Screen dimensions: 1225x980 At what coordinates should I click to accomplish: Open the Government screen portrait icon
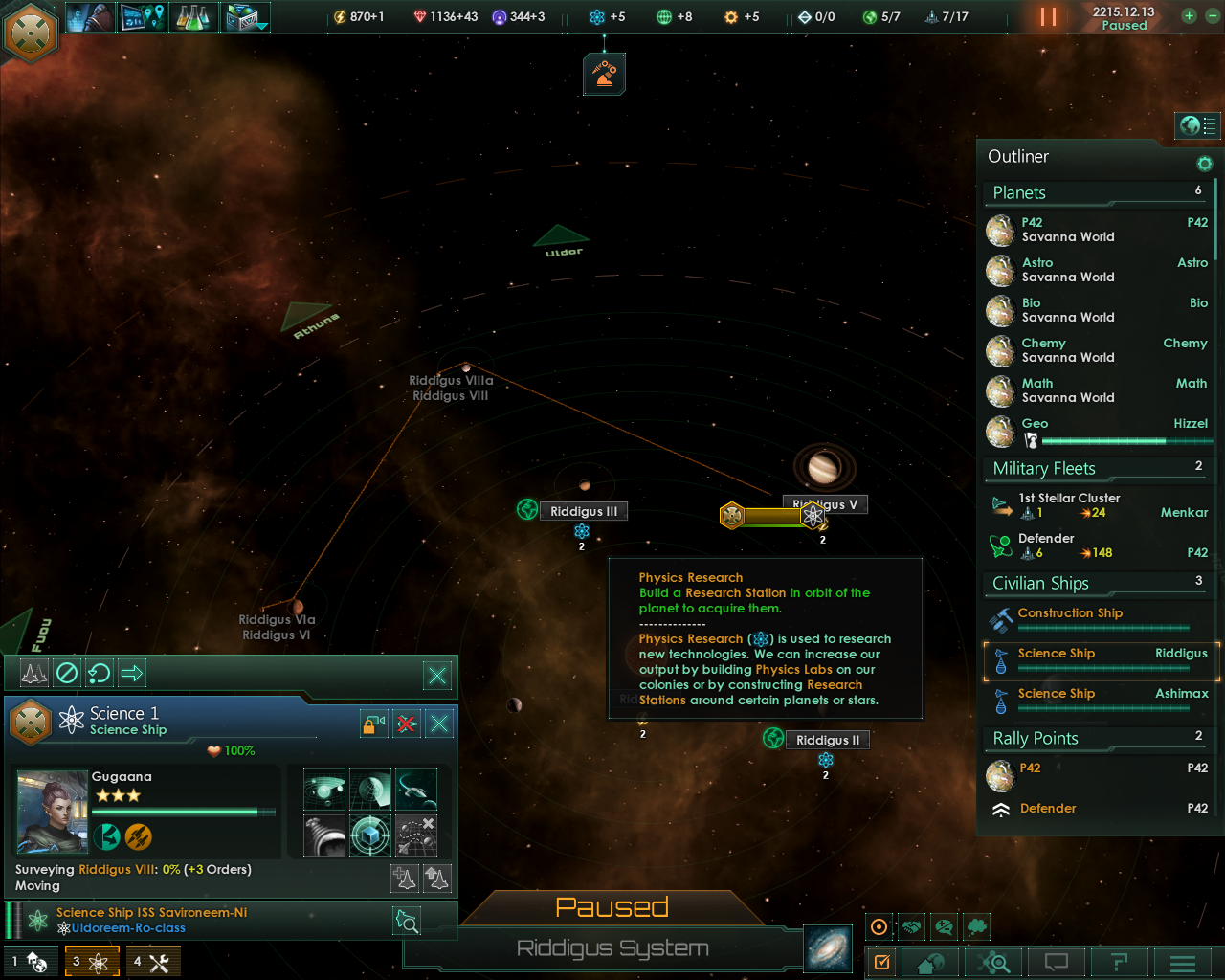89,16
